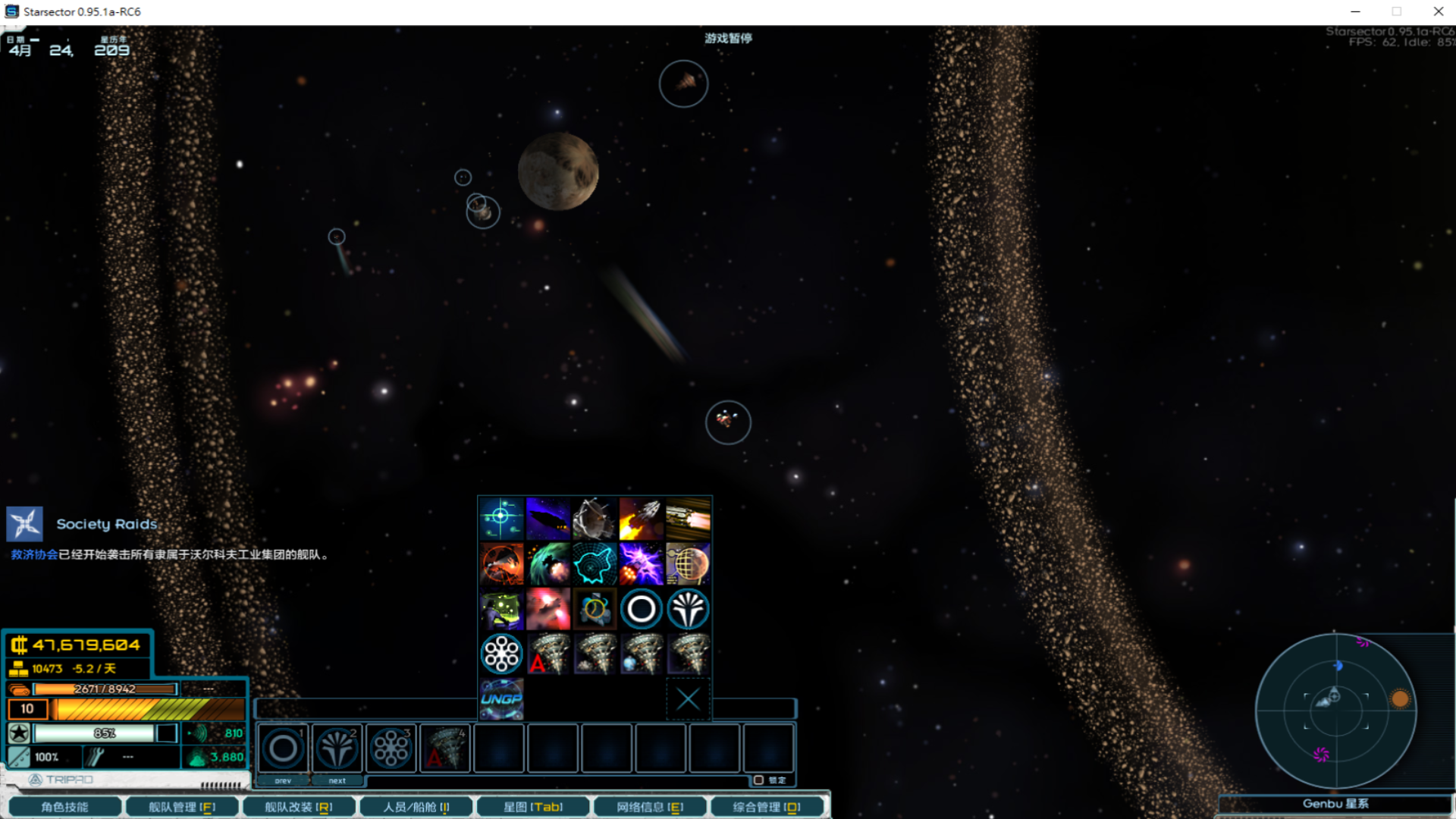1456x819 pixels.
Task: Open 综合管理 command management
Action: coord(767,807)
